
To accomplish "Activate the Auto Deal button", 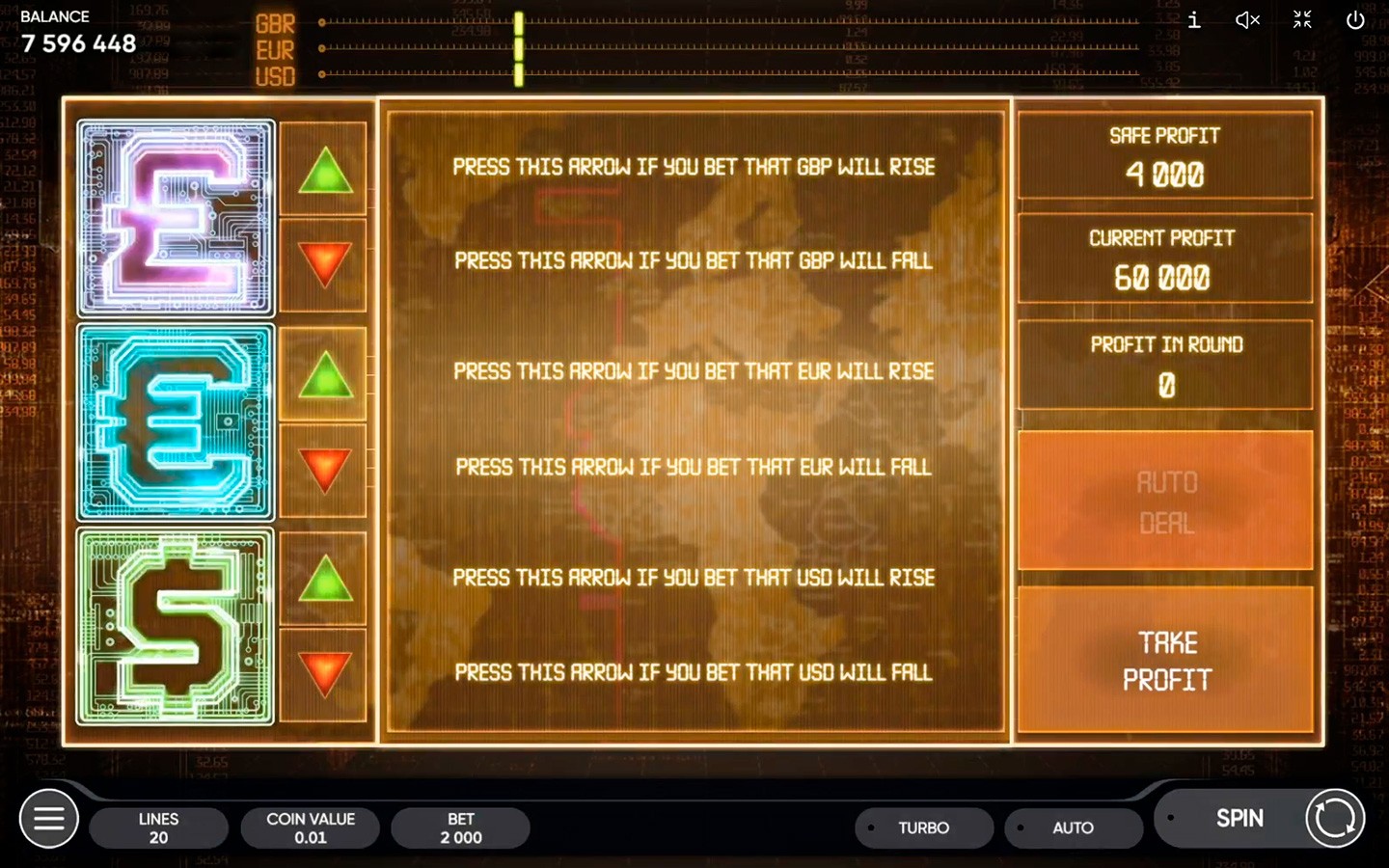I will click(x=1166, y=502).
